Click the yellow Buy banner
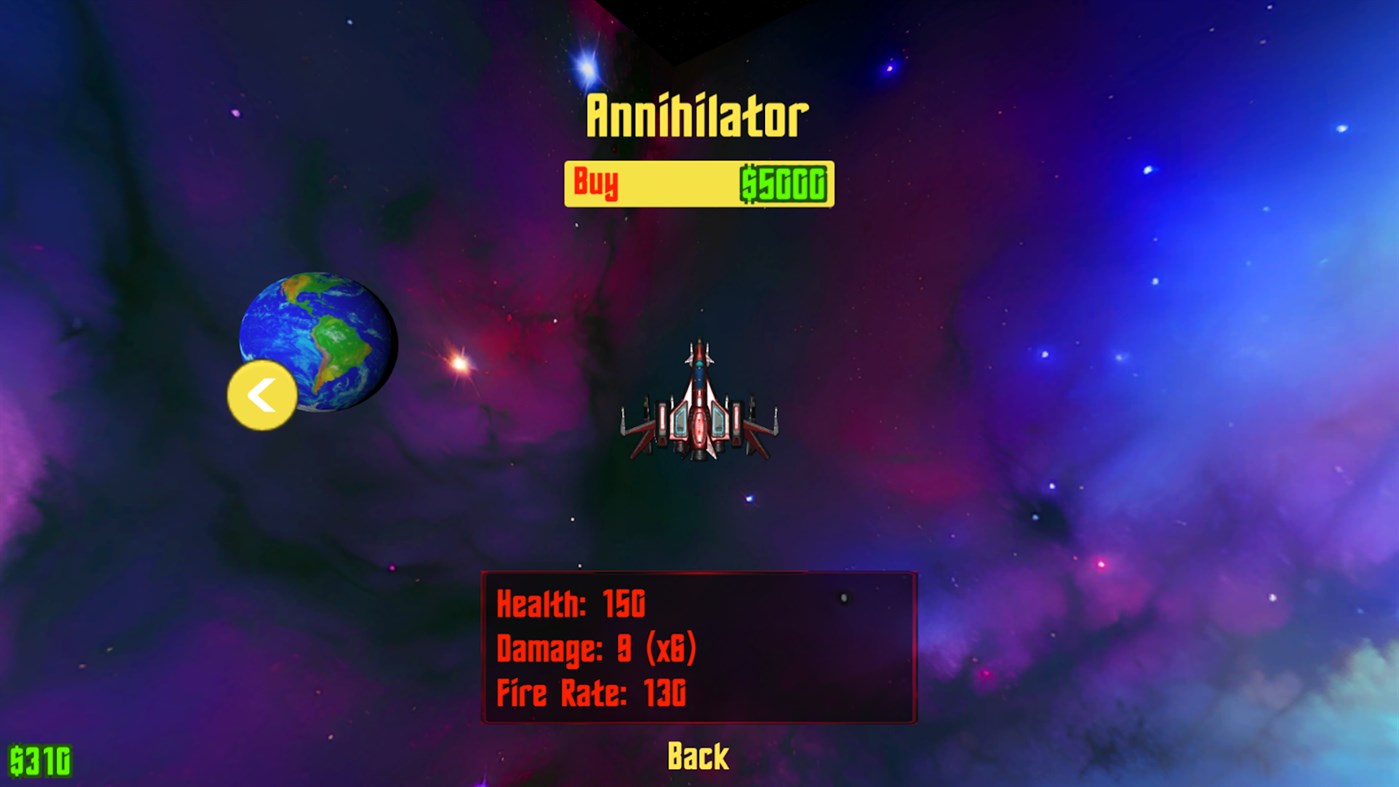Image resolution: width=1399 pixels, height=787 pixels. (698, 183)
